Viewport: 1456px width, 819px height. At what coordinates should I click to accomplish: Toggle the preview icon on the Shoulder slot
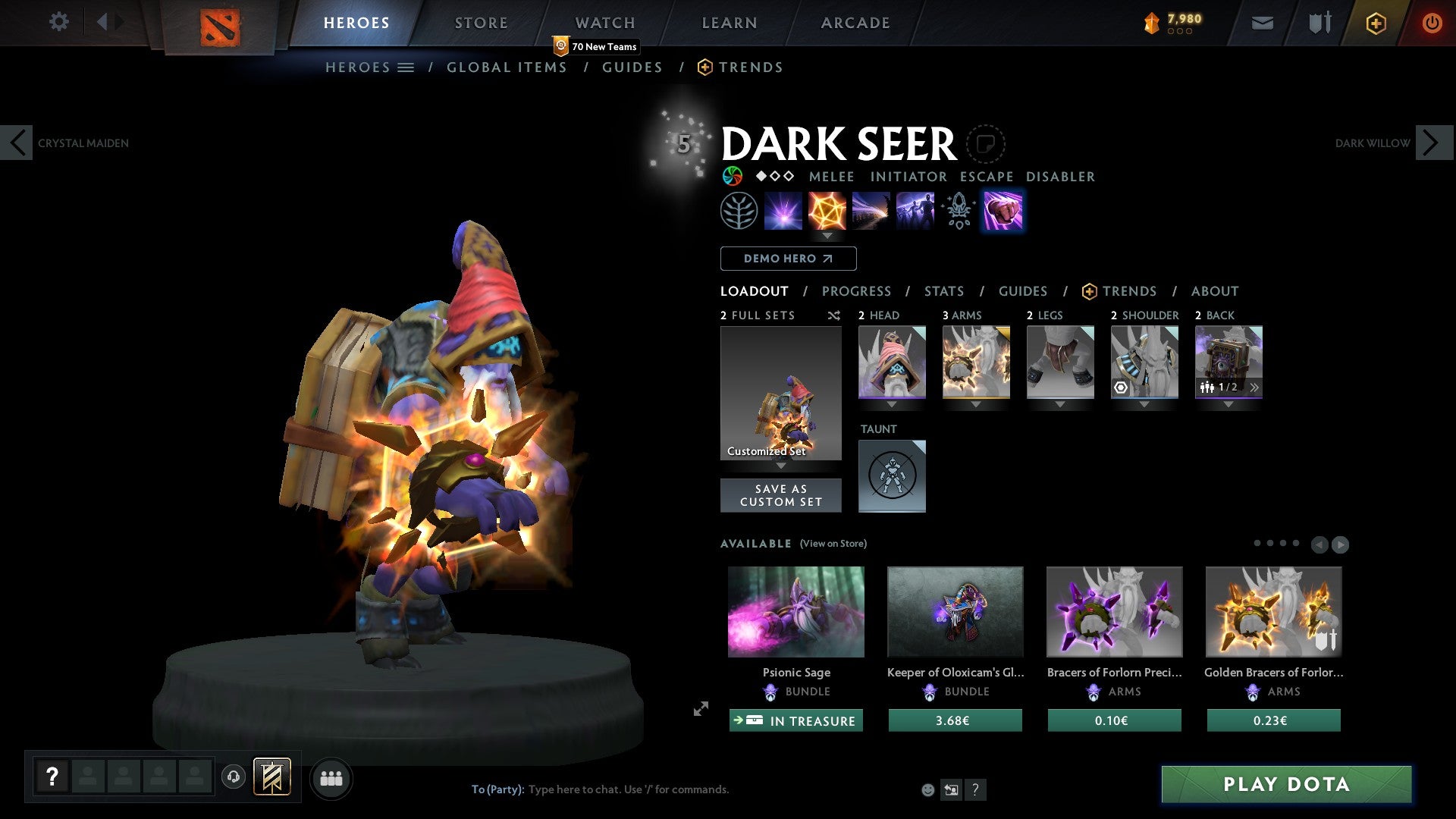point(1122,388)
